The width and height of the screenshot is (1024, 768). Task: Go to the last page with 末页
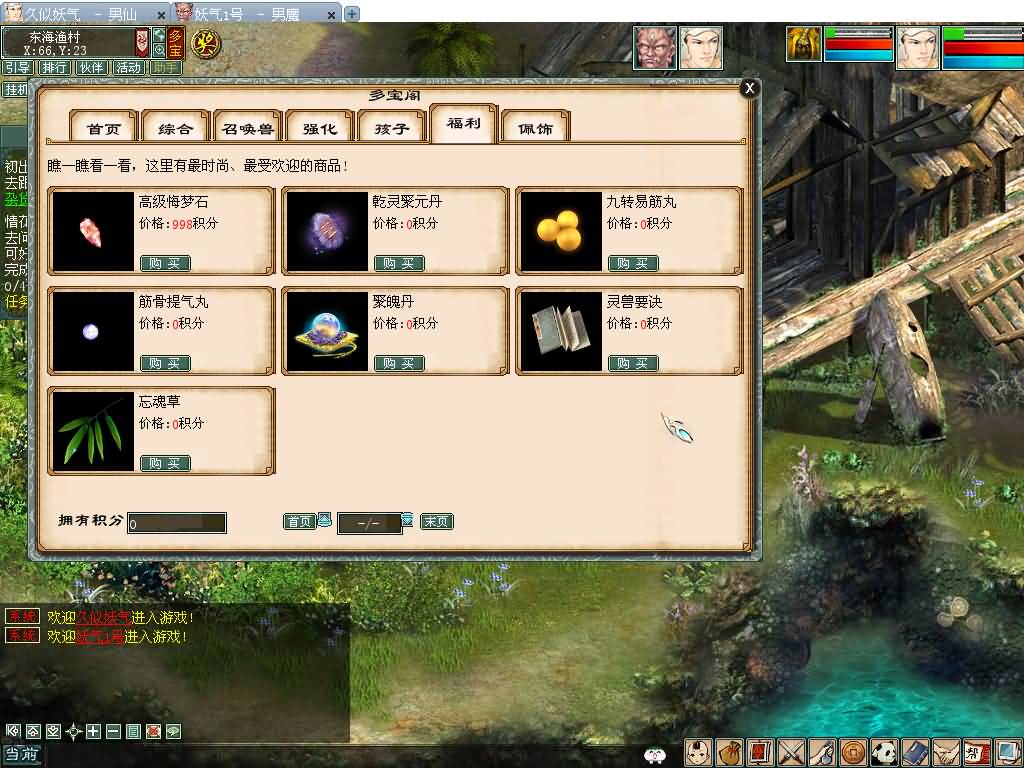(x=436, y=522)
